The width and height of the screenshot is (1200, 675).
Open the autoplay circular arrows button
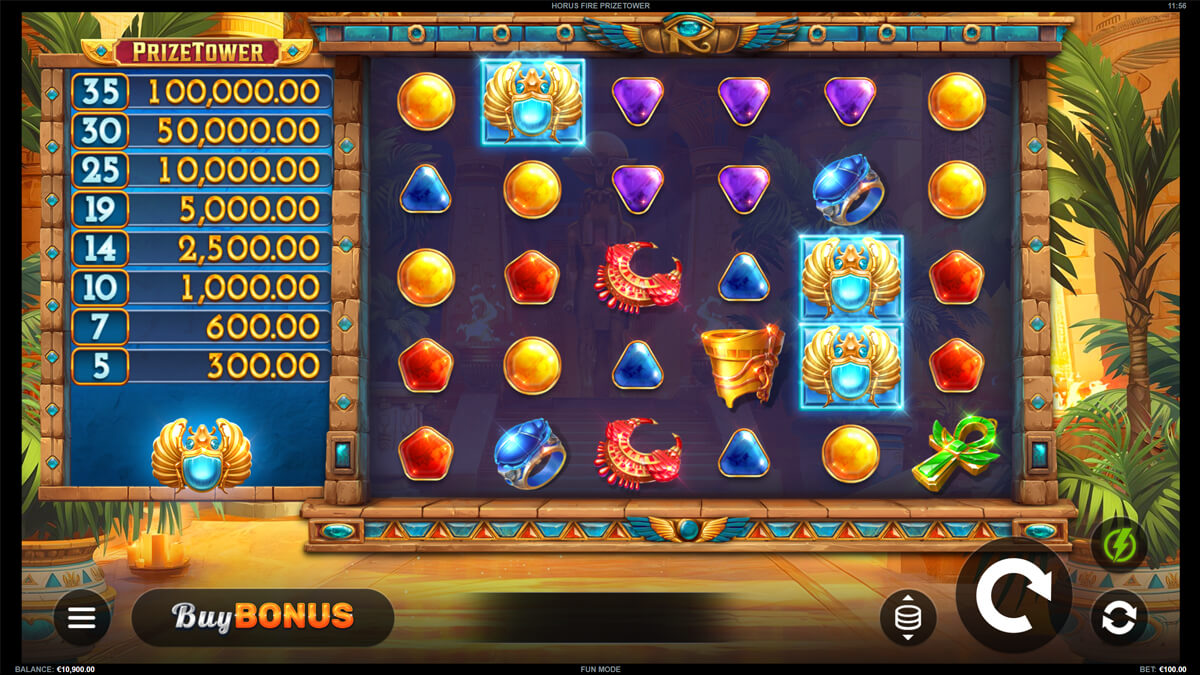pos(1118,618)
